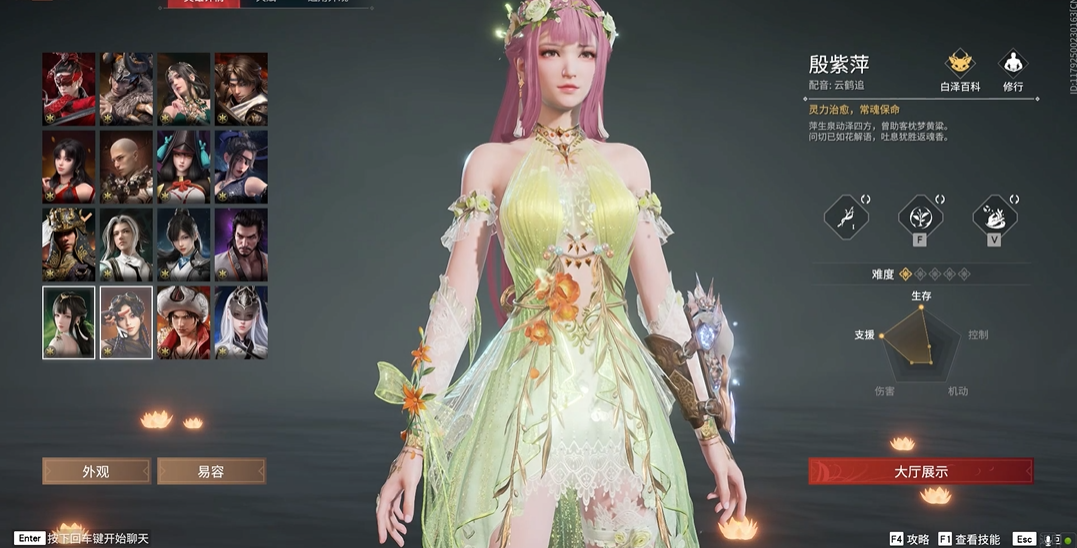This screenshot has height=548, width=1077.
Task: Select the silver-haired hero in white portrait
Action: click(126, 245)
